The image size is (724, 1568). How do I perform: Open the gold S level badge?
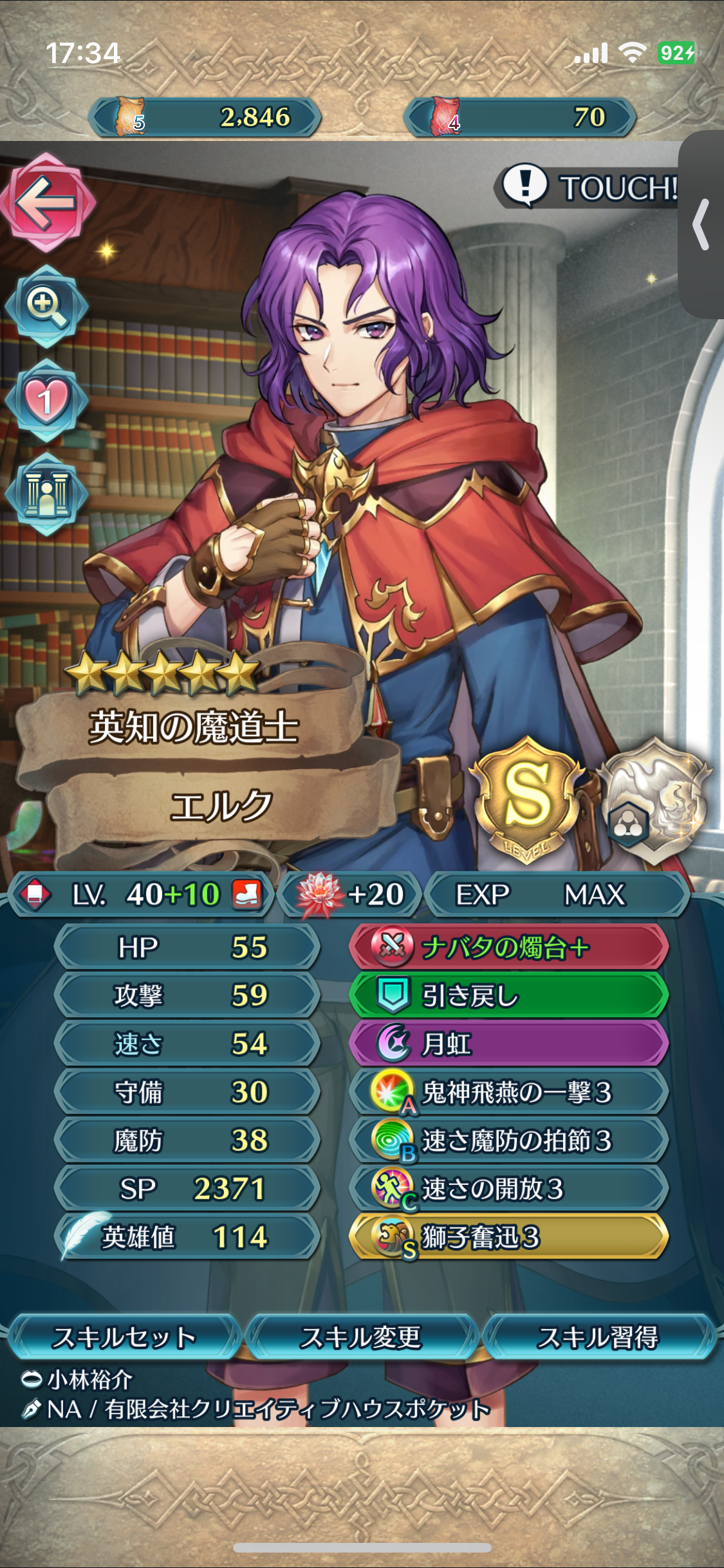(527, 798)
